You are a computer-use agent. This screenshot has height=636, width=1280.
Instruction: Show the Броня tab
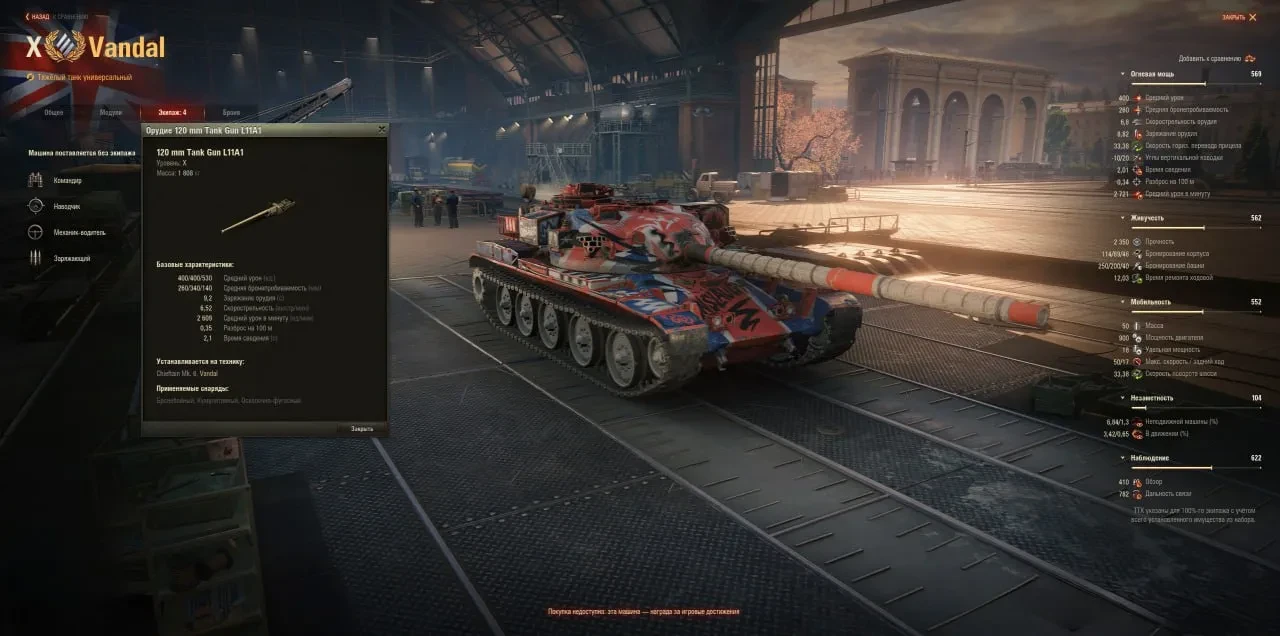click(231, 112)
